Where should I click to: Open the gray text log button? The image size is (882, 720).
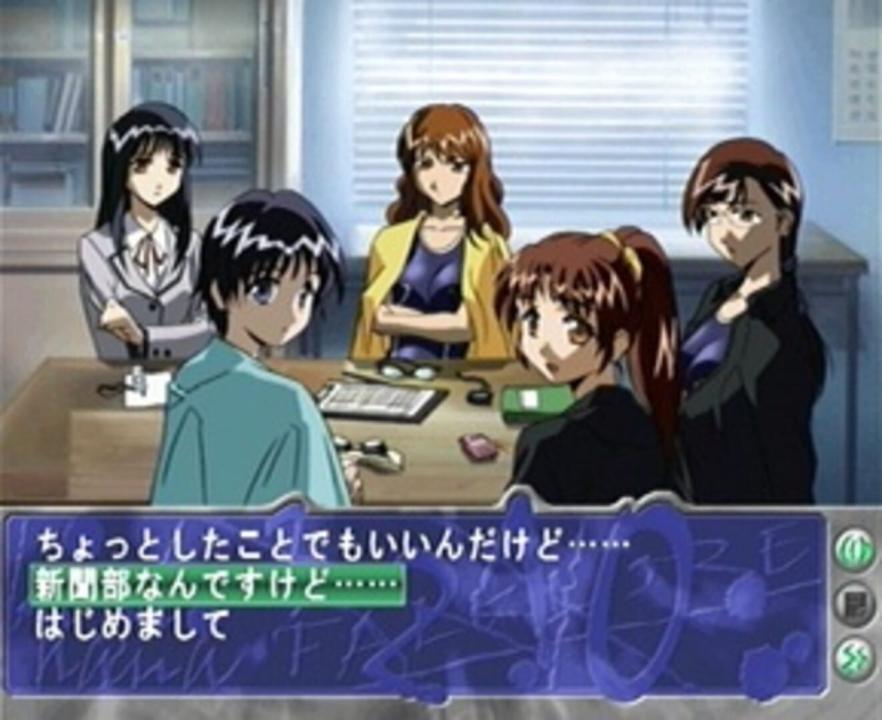point(853,605)
